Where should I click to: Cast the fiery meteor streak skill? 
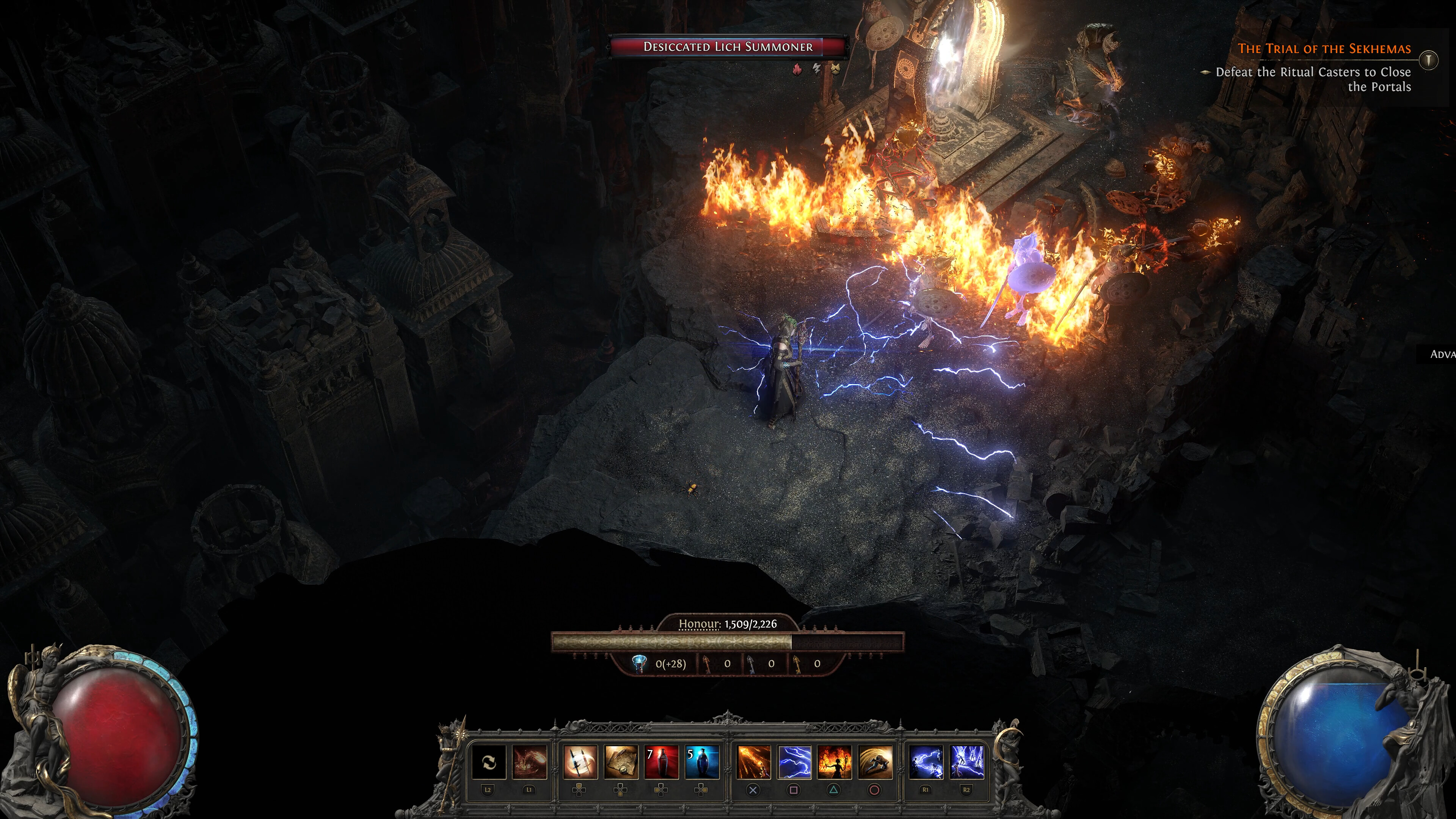pos(753,762)
